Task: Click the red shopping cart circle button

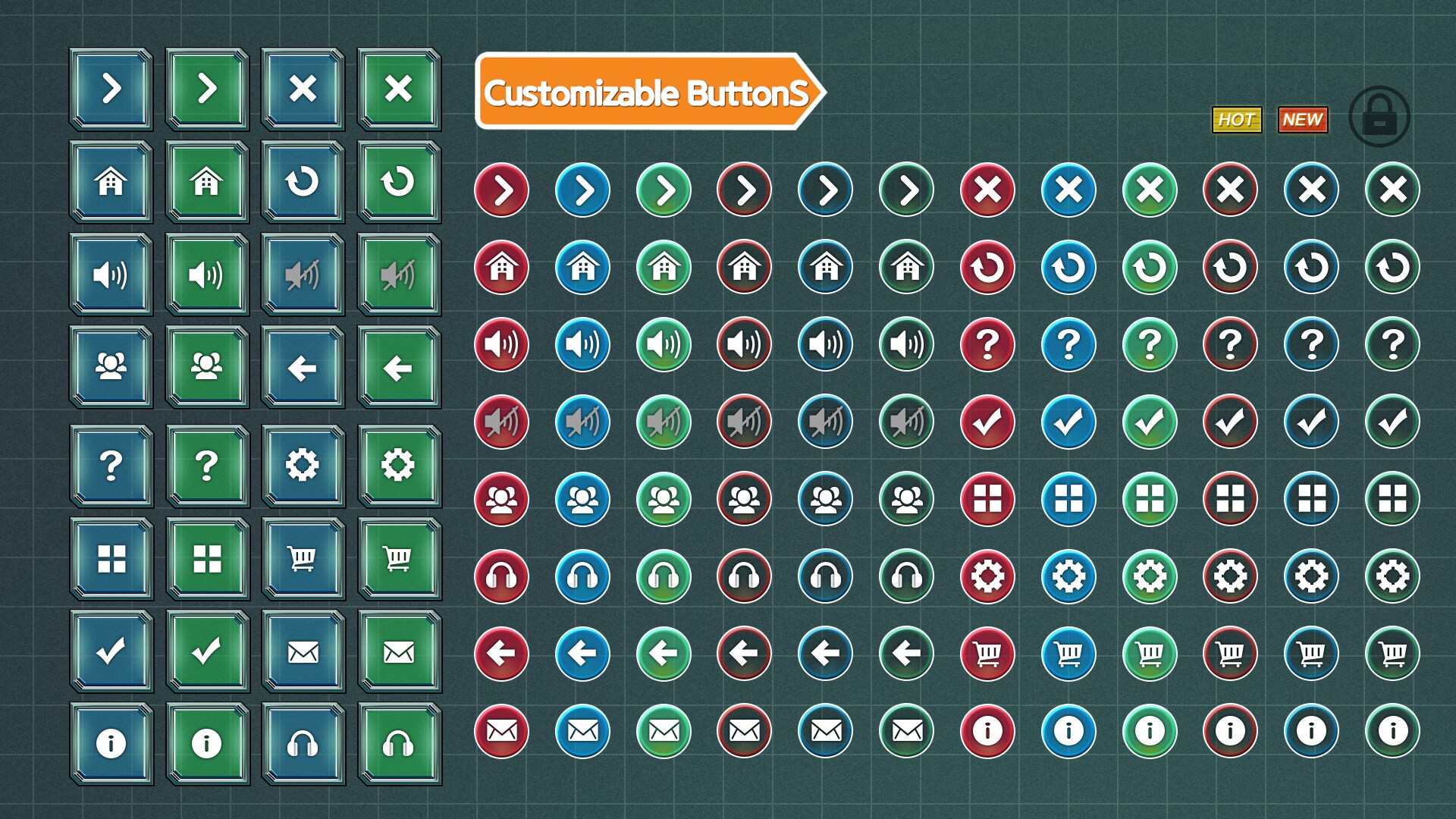Action: 987,654
